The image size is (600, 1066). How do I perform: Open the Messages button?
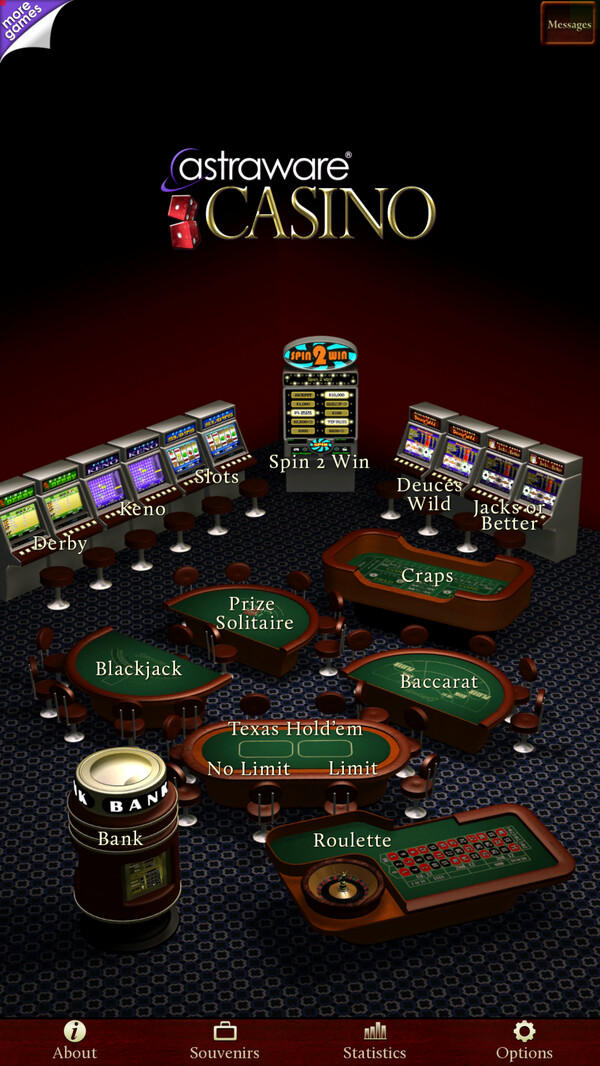[x=568, y=24]
